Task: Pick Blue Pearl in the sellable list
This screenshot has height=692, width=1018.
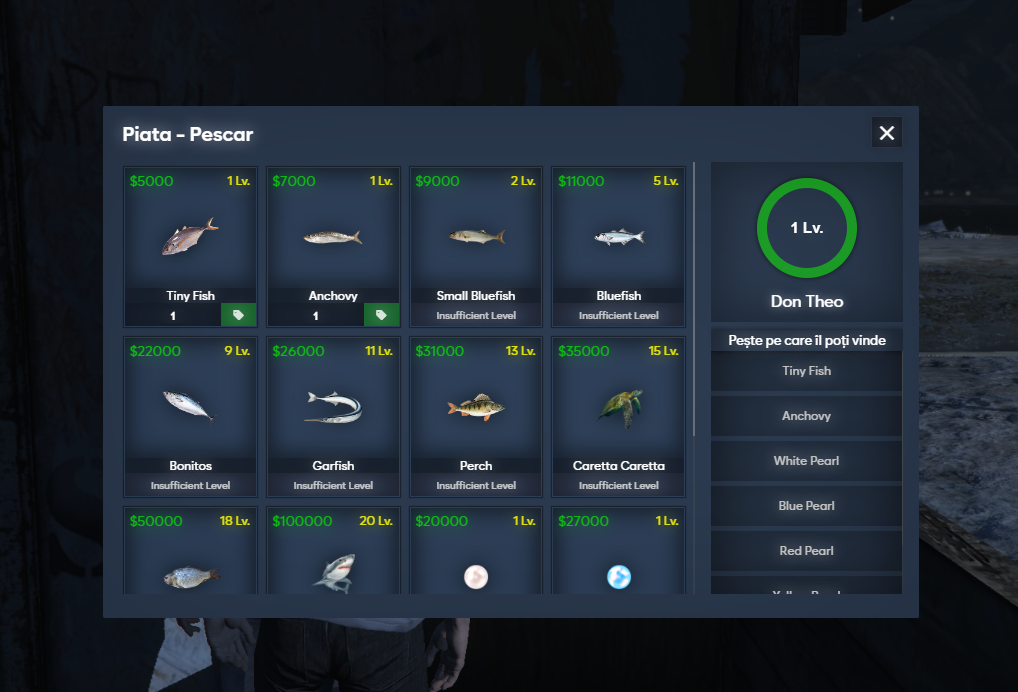Action: pos(806,506)
